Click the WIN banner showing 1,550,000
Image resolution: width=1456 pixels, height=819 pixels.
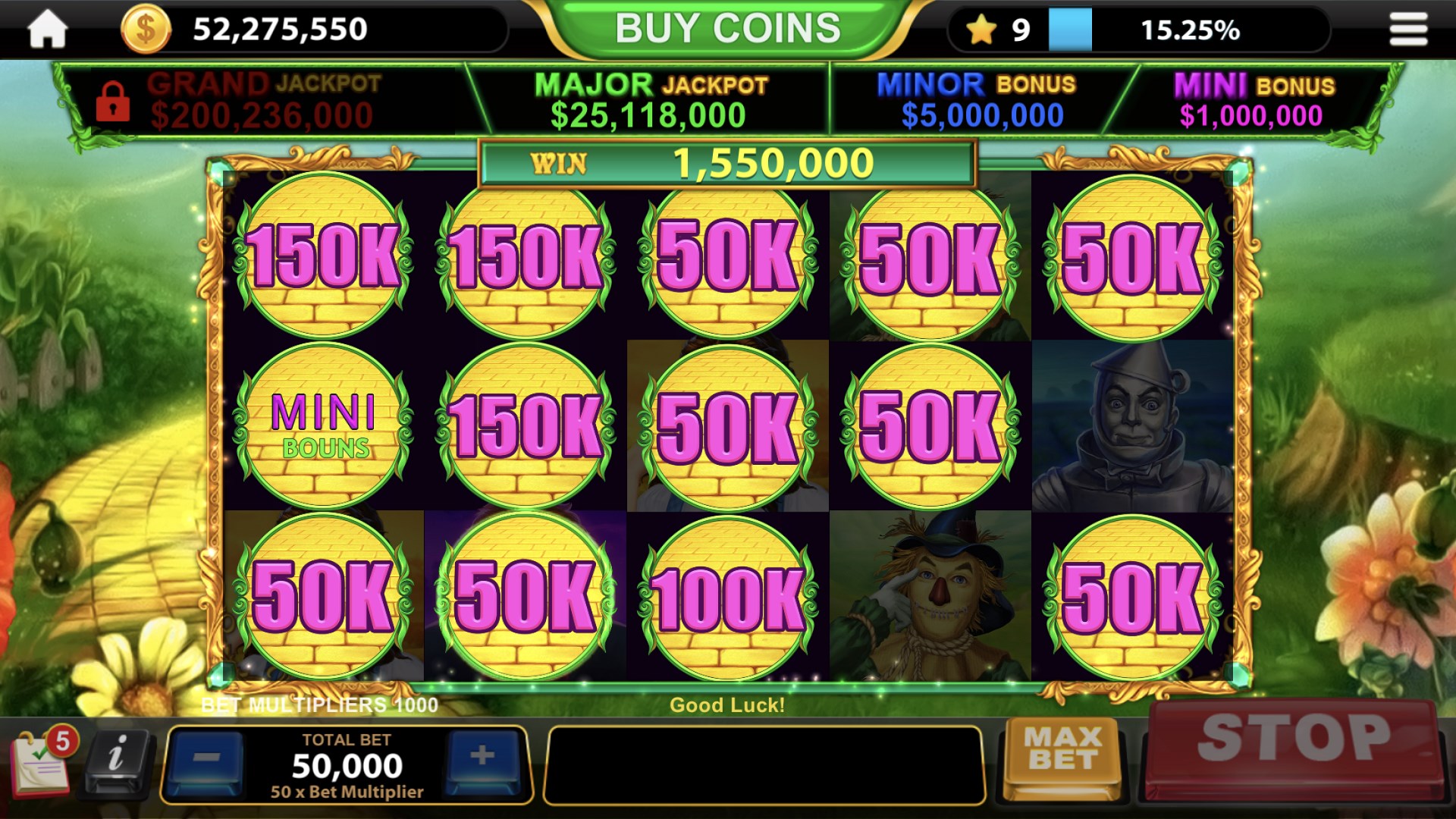[x=726, y=162]
